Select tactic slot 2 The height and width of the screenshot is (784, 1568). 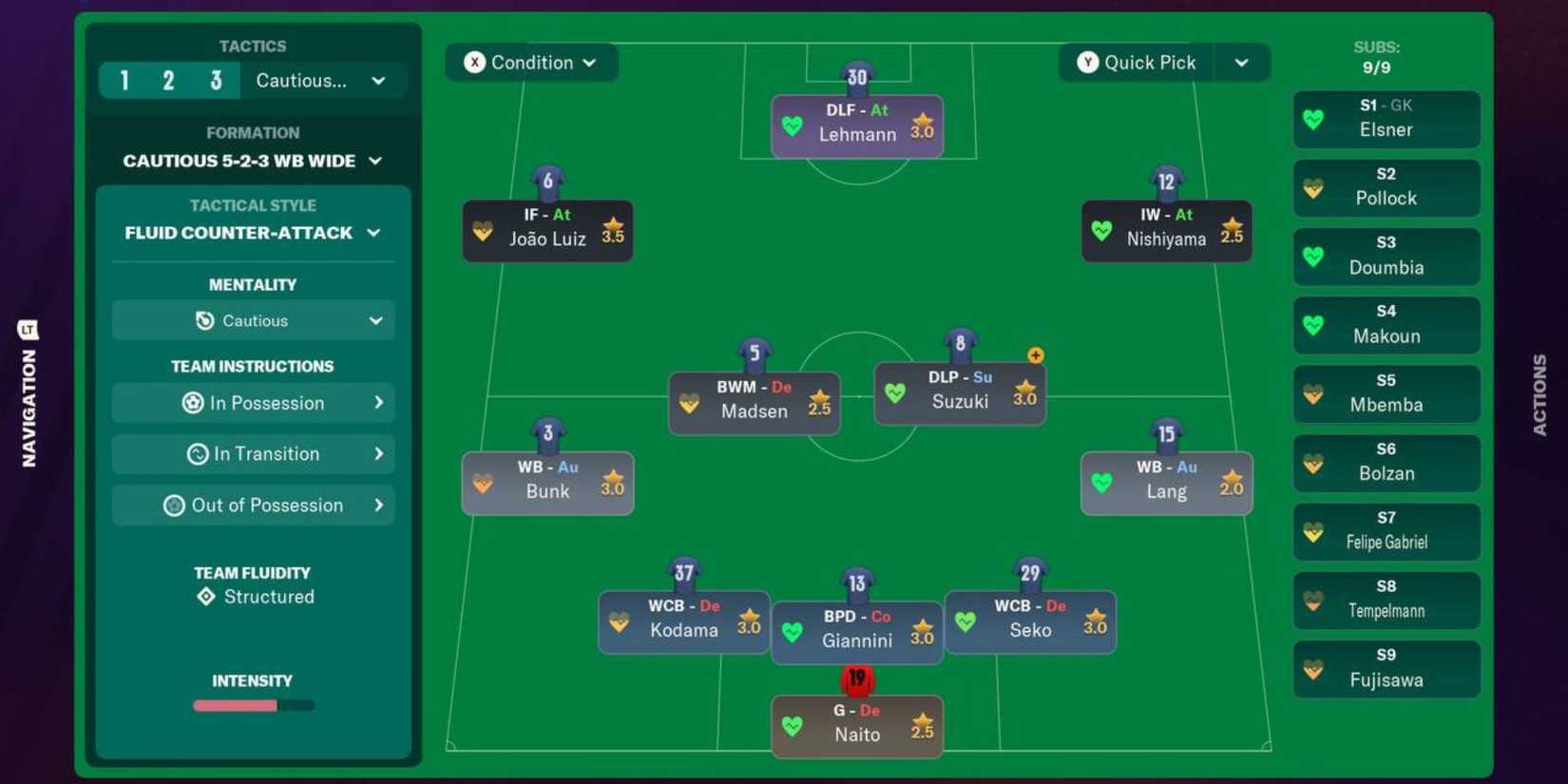coord(169,80)
